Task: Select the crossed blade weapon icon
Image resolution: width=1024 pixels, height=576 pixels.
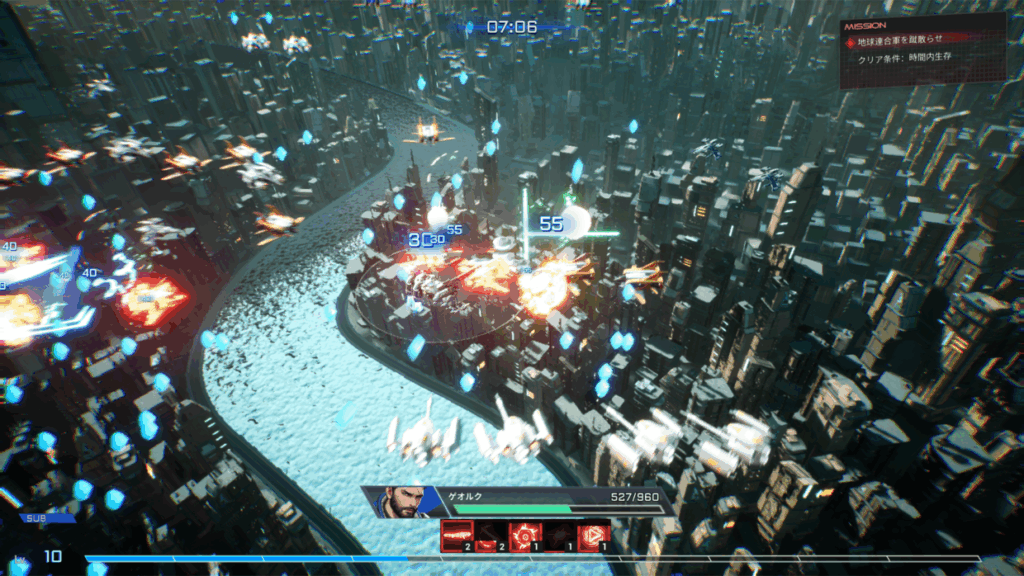Action: tap(491, 536)
